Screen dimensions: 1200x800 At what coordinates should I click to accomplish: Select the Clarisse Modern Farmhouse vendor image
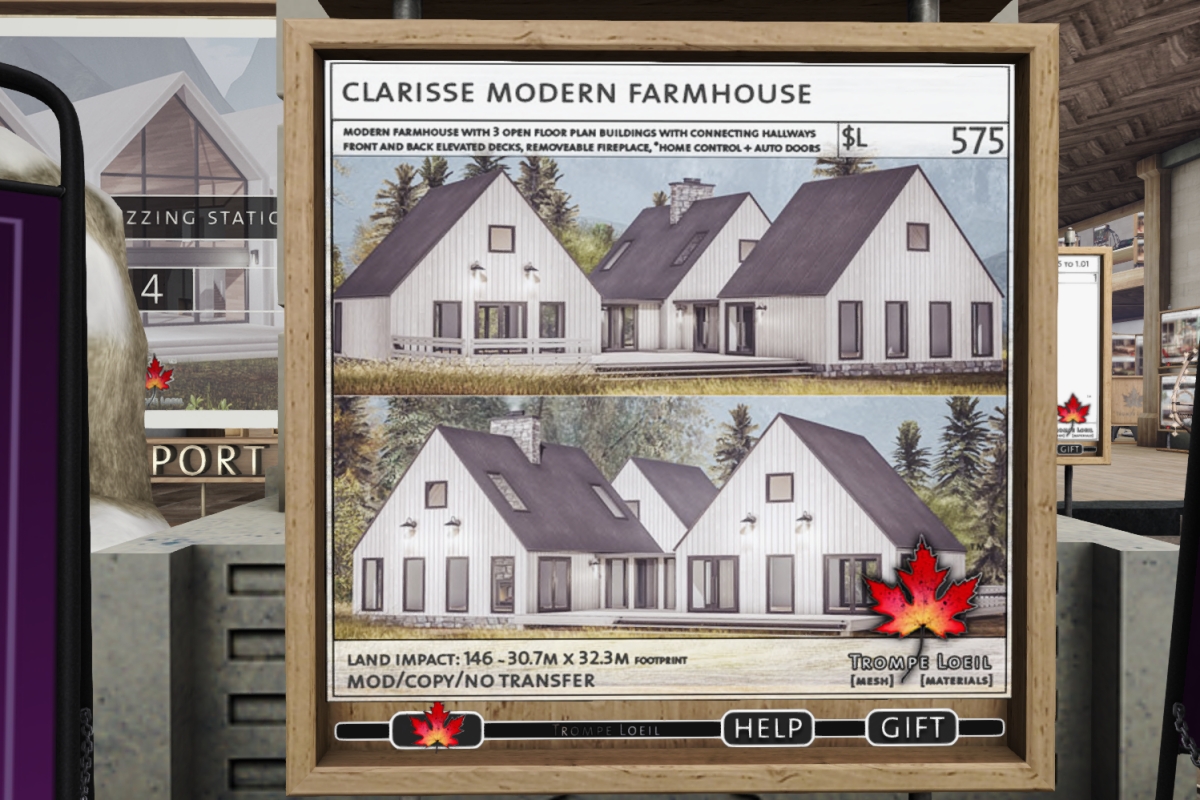[x=668, y=380]
